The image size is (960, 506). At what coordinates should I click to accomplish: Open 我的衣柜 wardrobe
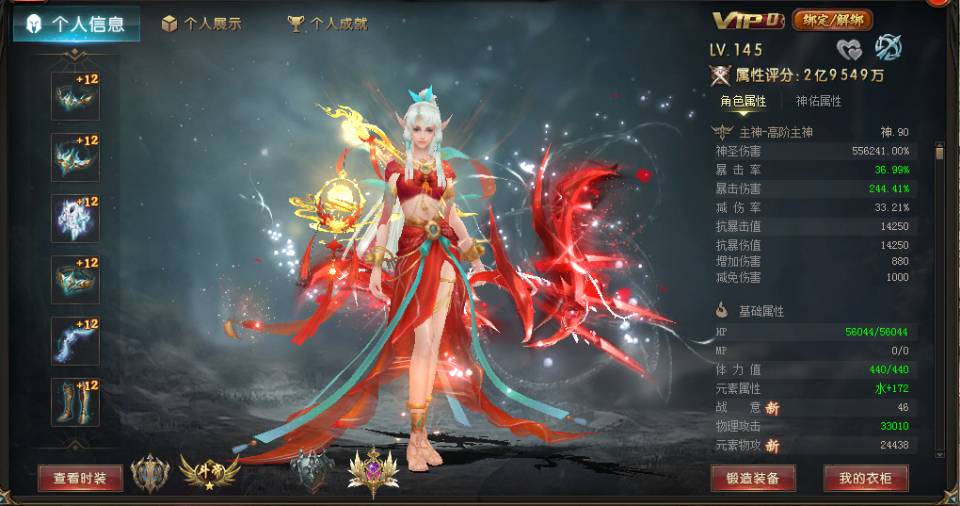865,478
